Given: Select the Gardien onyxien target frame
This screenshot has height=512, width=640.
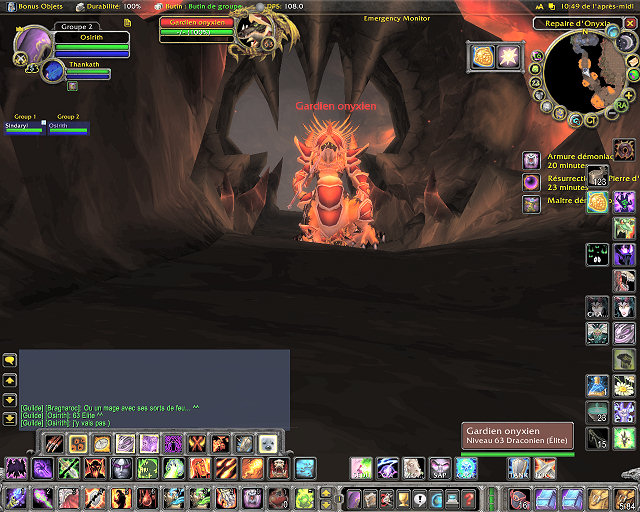Looking at the screenshot, I should pyautogui.click(x=197, y=23).
